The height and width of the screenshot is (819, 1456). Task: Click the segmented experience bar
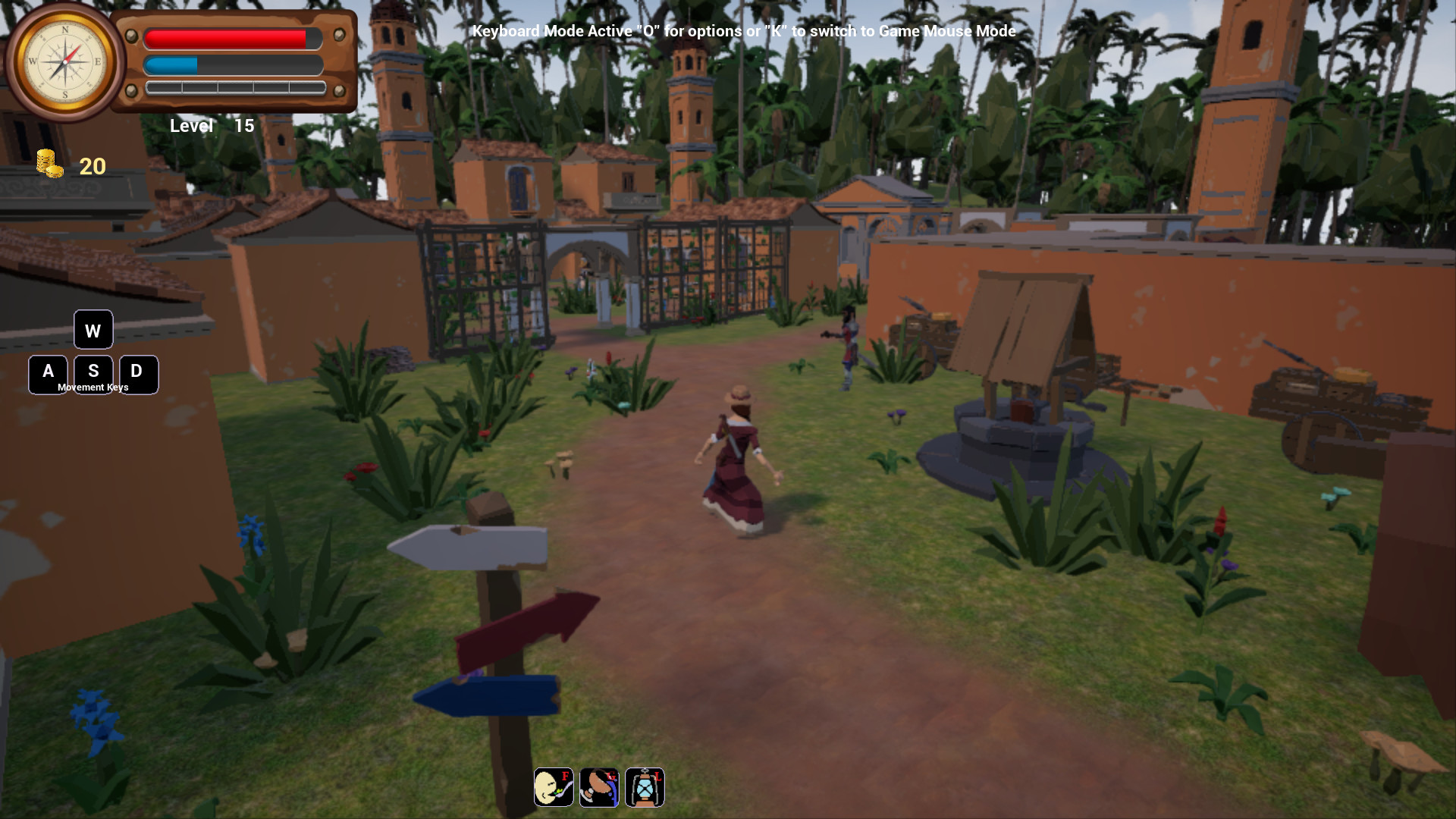pyautogui.click(x=234, y=89)
